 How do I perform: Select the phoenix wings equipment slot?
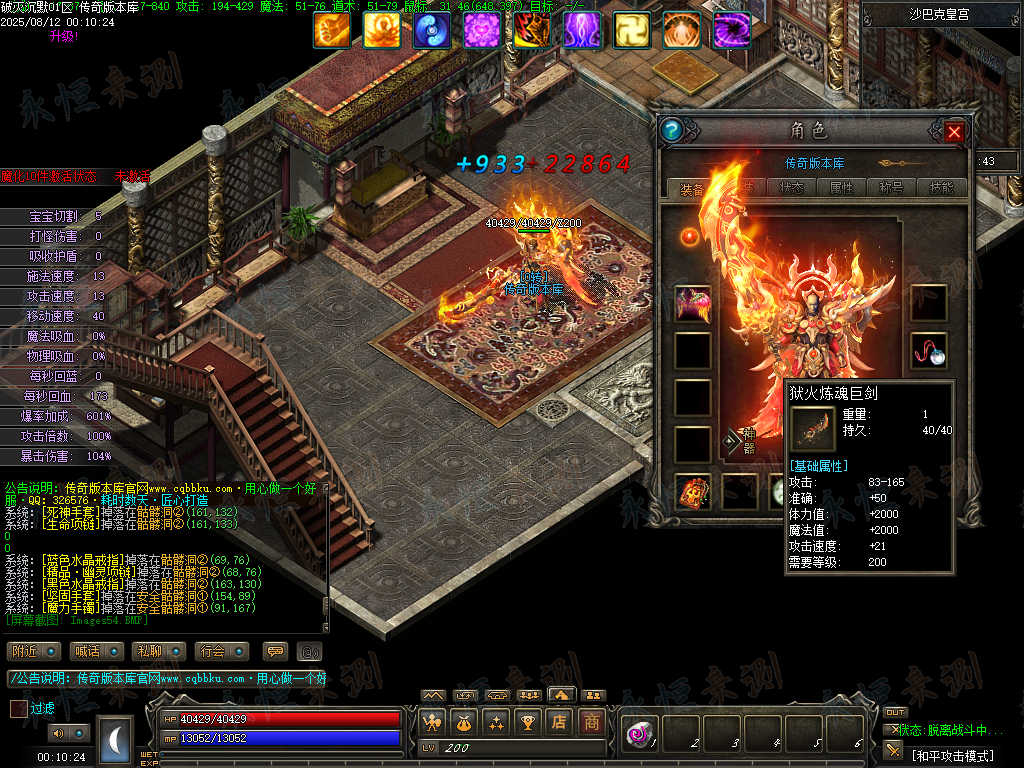coord(693,303)
